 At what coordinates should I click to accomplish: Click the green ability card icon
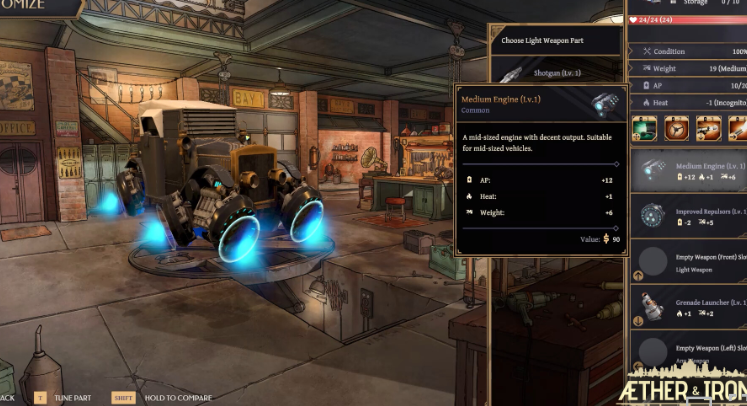coord(644,128)
